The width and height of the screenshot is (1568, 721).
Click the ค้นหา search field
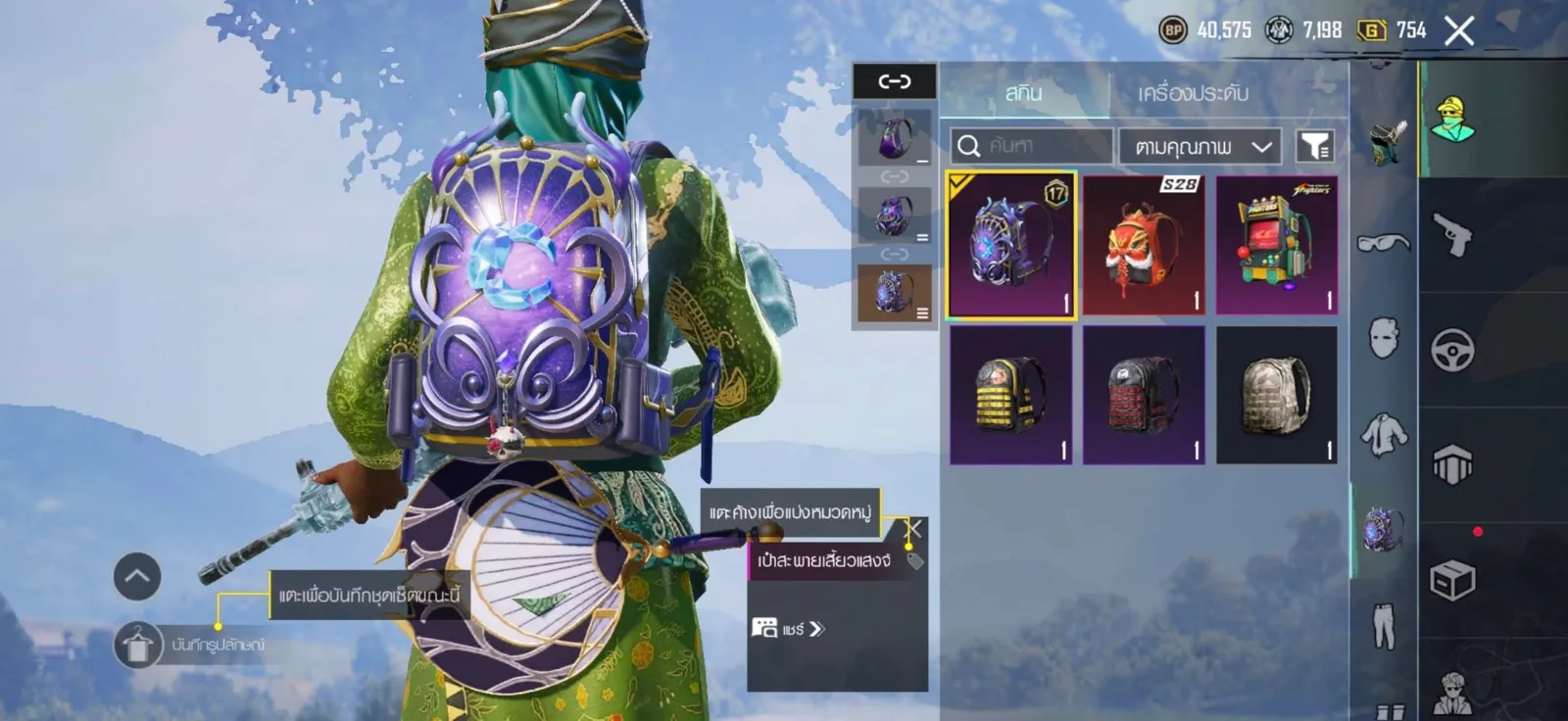pyautogui.click(x=1031, y=147)
